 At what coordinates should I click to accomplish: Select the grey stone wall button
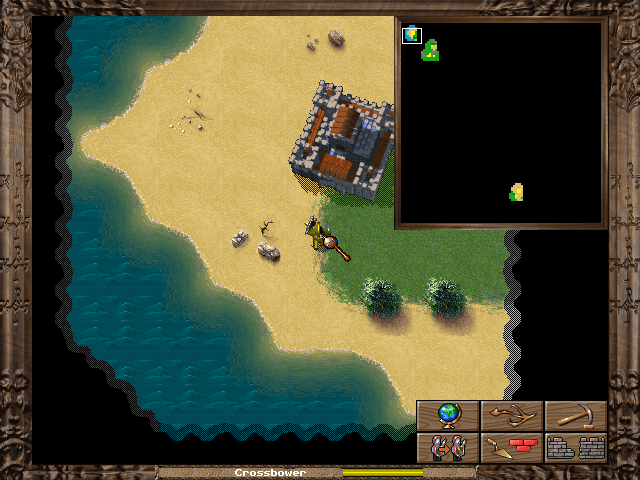575,447
